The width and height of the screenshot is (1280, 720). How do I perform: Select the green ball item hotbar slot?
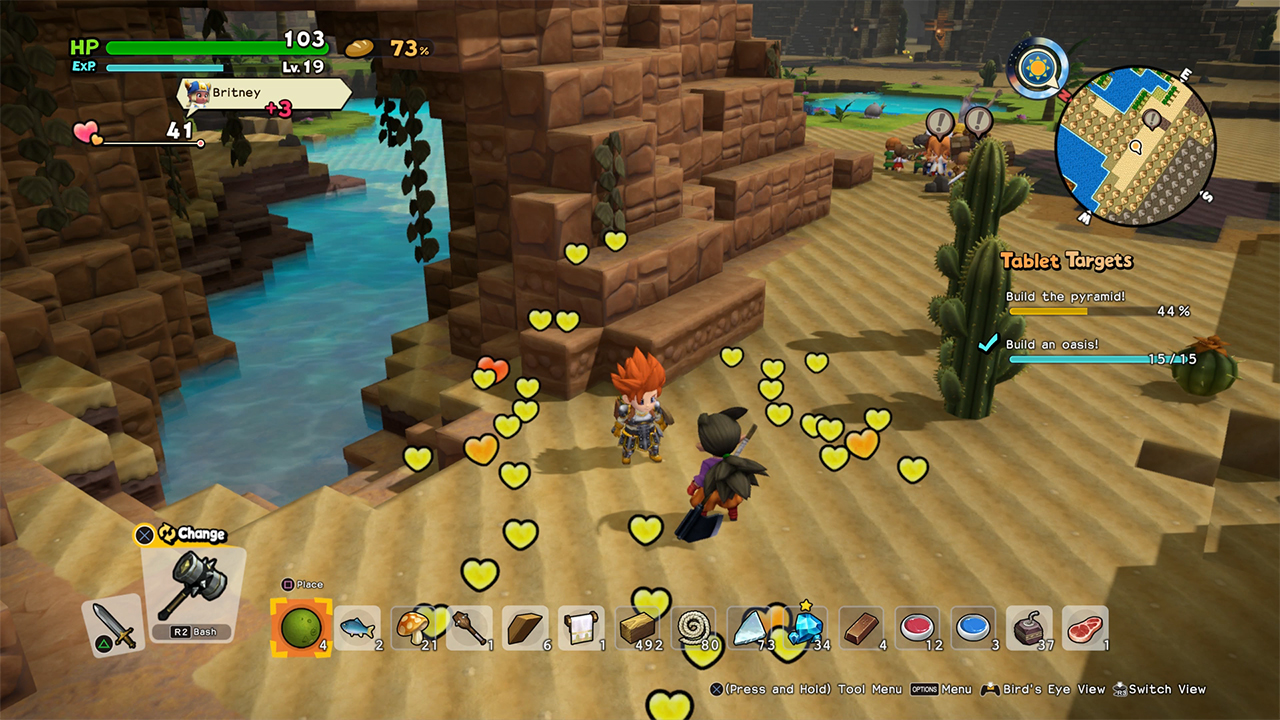pyautogui.click(x=301, y=627)
